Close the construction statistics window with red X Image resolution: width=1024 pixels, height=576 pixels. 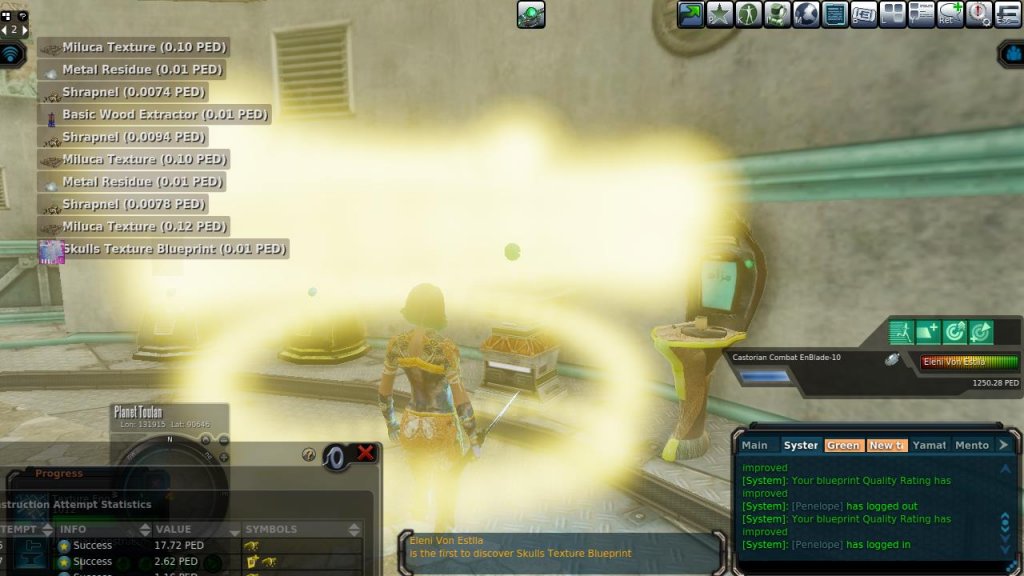[366, 454]
